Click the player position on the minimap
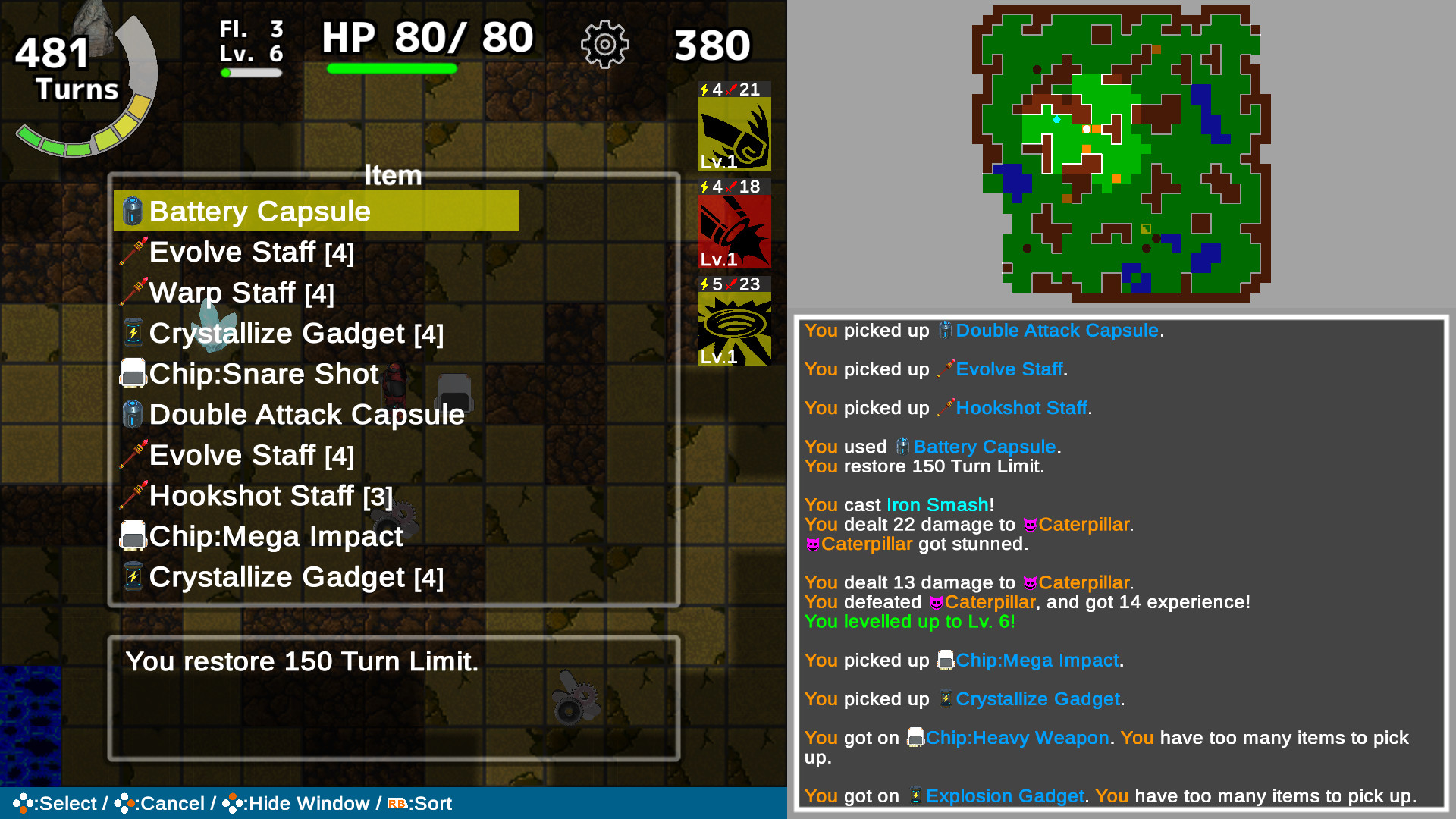Image resolution: width=1456 pixels, height=819 pixels. (x=1087, y=129)
